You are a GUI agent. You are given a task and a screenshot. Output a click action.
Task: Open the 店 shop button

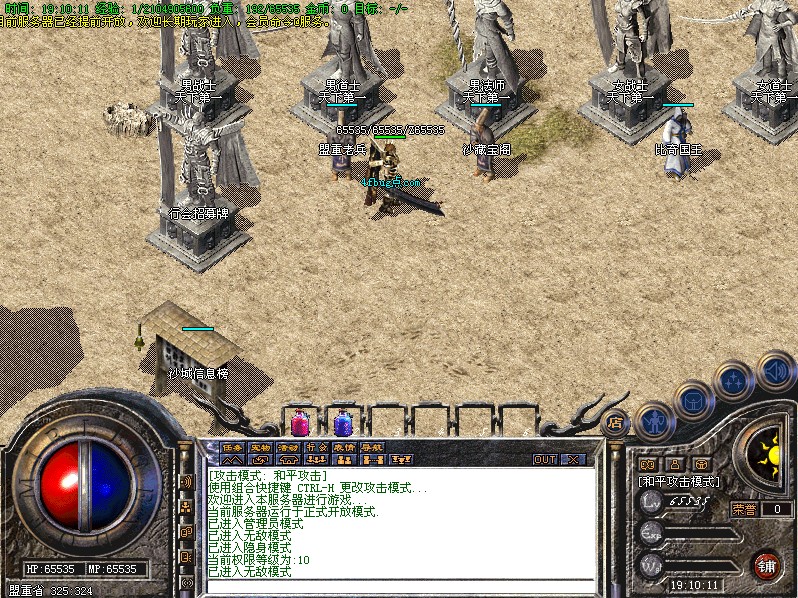pyautogui.click(x=615, y=423)
